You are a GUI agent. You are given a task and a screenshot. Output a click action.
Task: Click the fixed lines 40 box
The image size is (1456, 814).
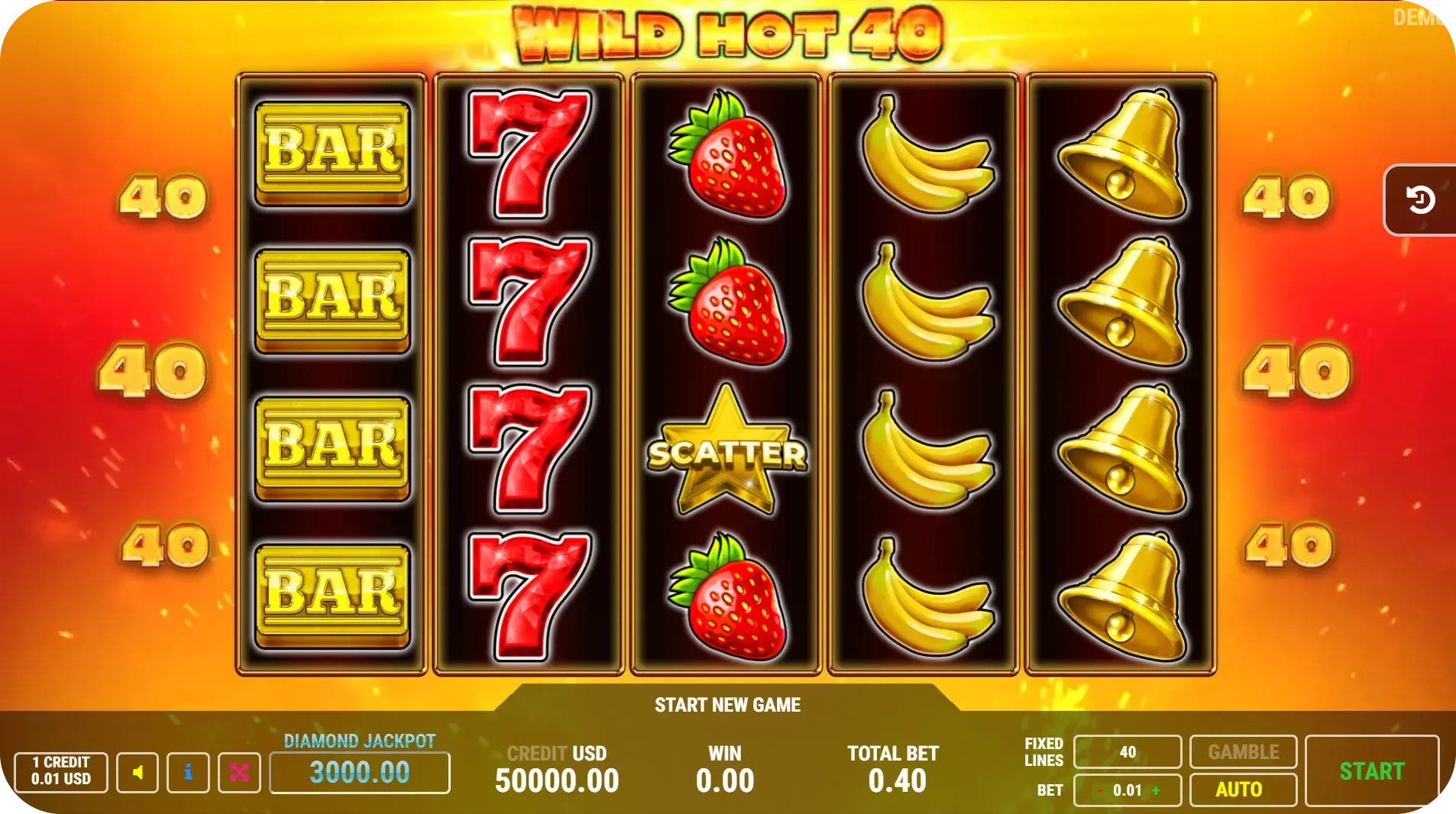click(1127, 752)
